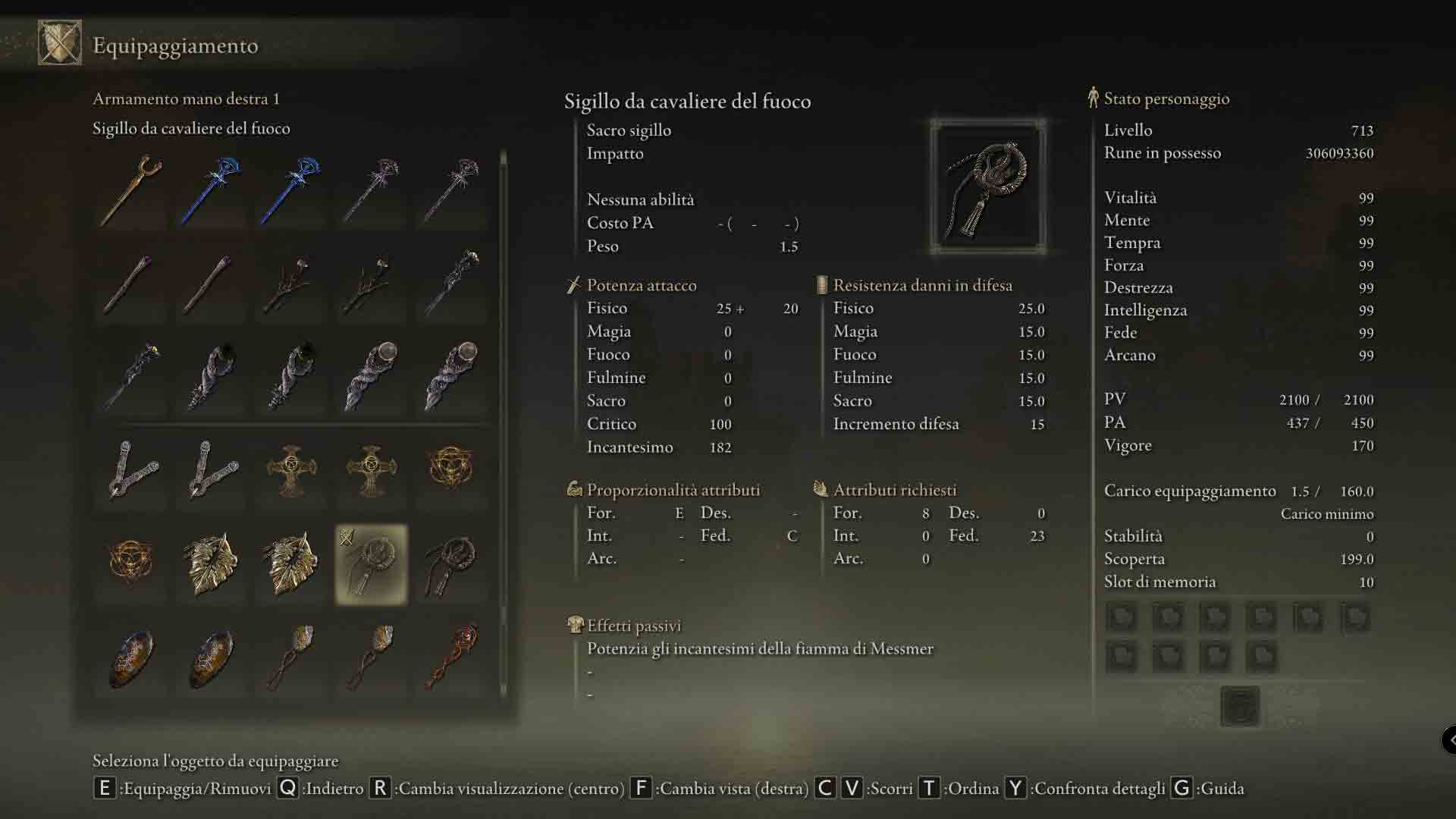The width and height of the screenshot is (1456, 819).
Task: Select the dark staff with the yellow tip
Action: [131, 376]
